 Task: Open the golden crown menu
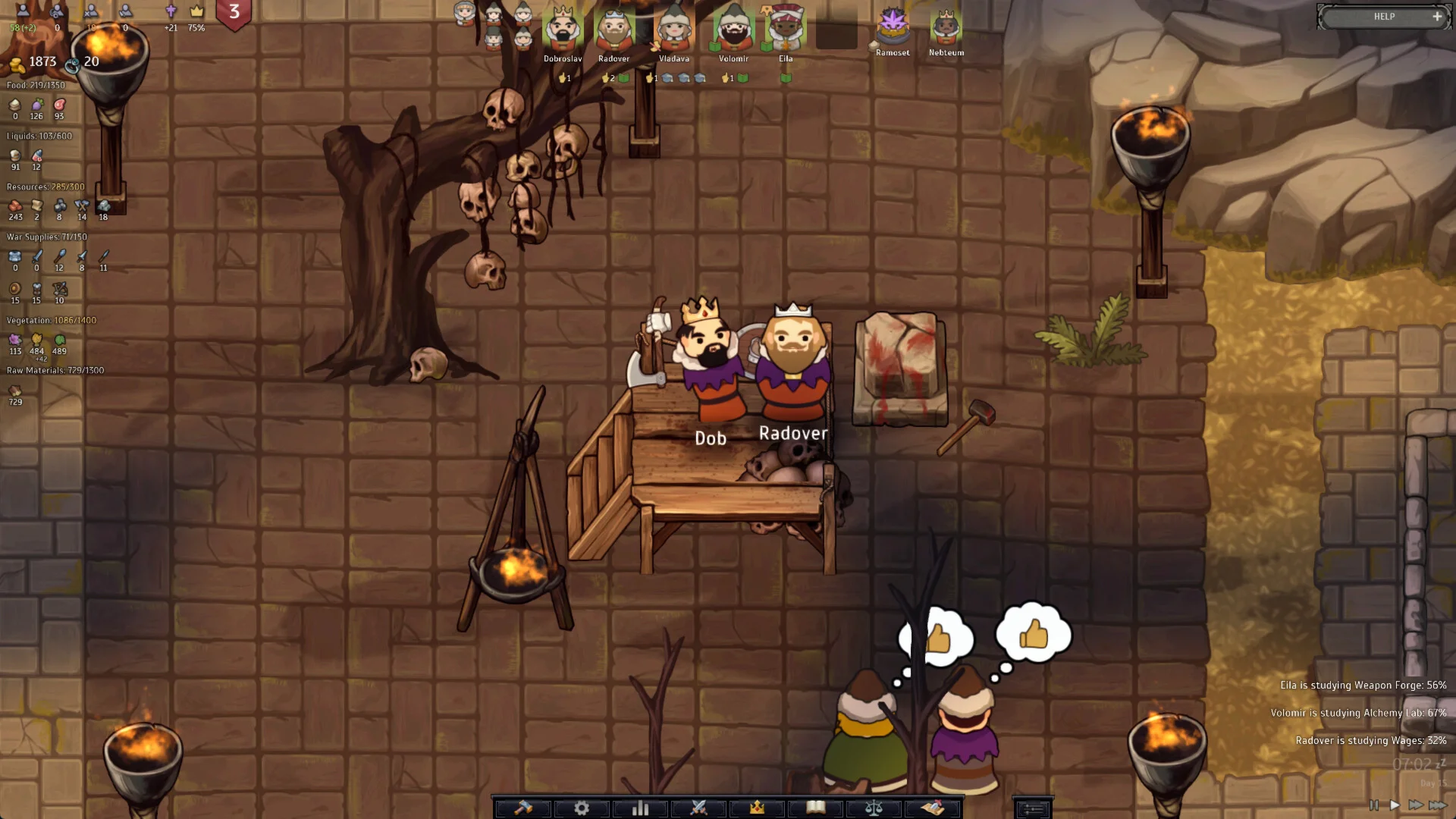tap(757, 808)
